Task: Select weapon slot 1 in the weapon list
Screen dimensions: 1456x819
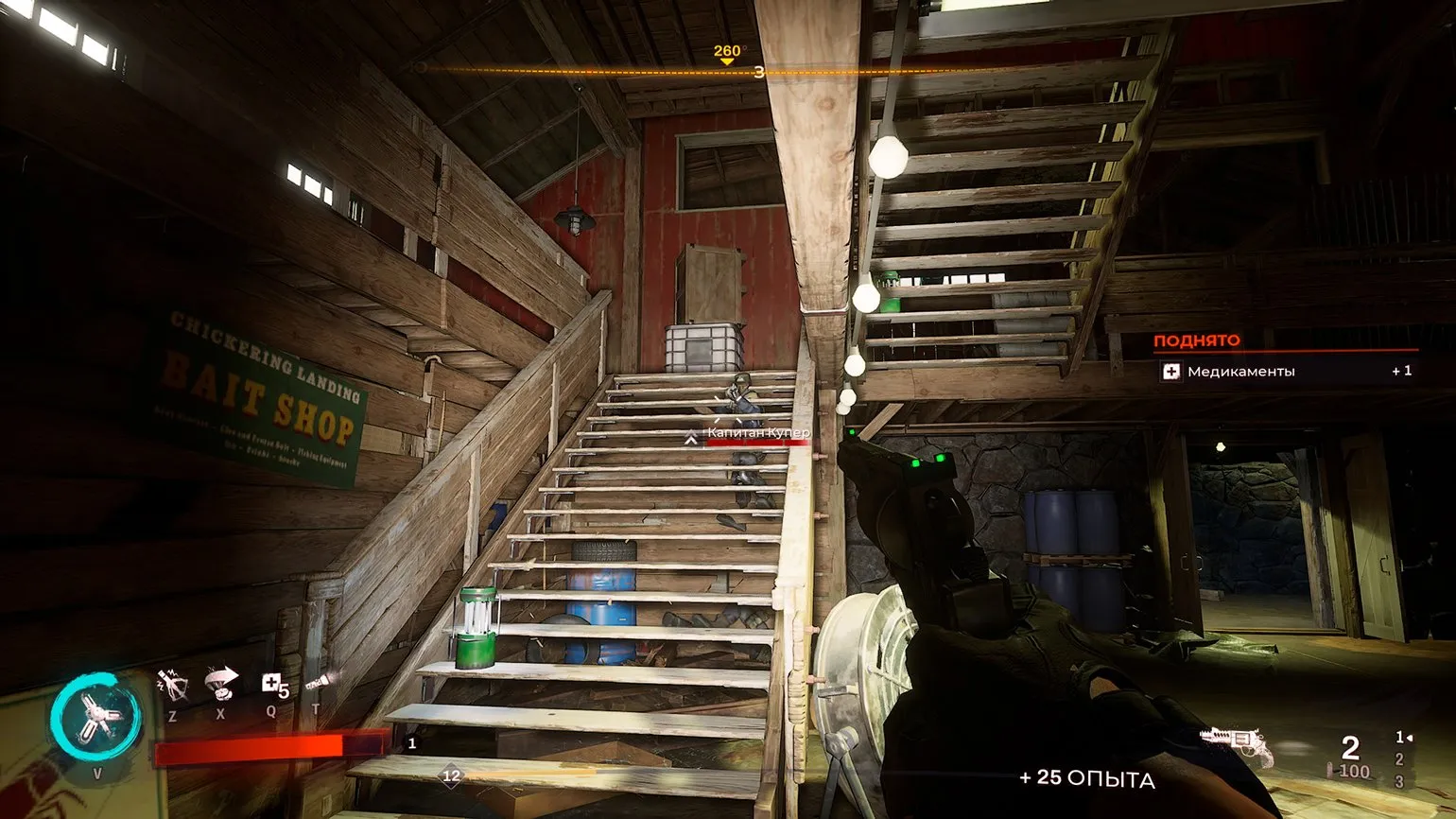Action: pyautogui.click(x=1400, y=738)
